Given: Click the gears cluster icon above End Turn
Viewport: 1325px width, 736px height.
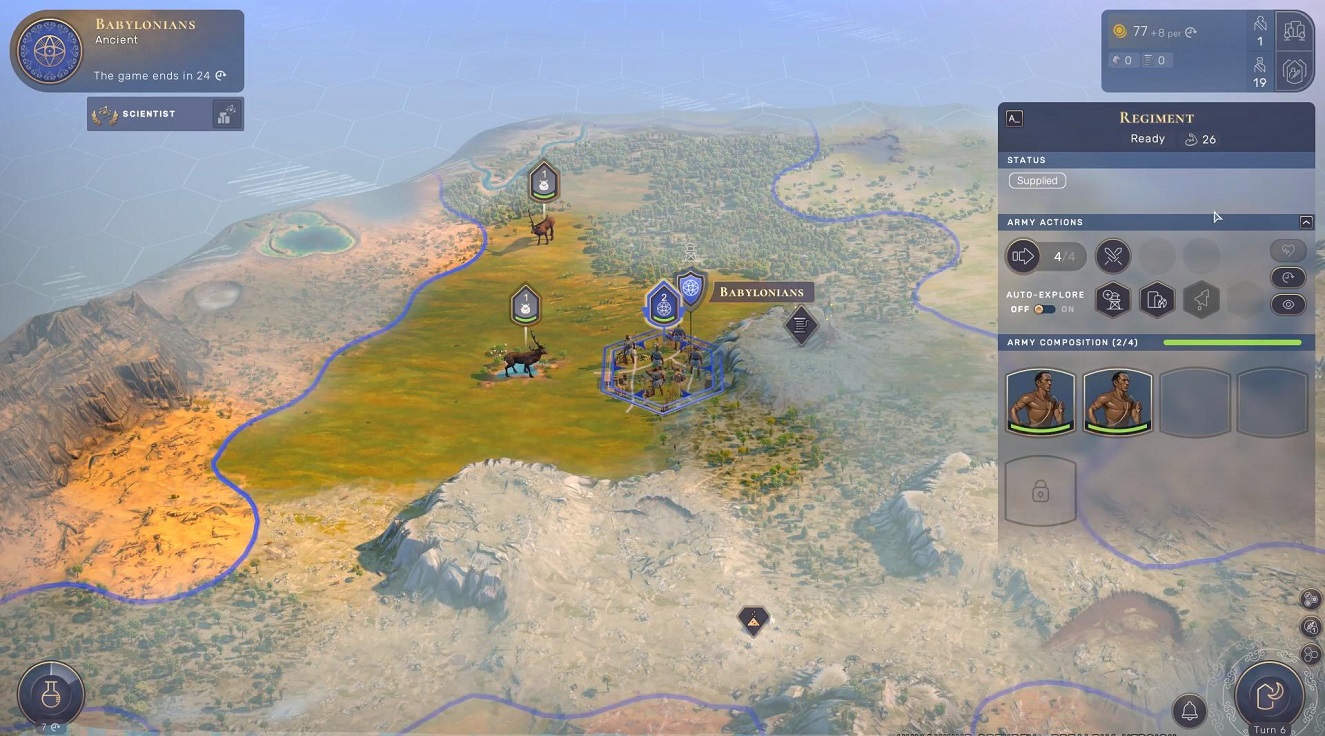Looking at the screenshot, I should coord(1310,600).
